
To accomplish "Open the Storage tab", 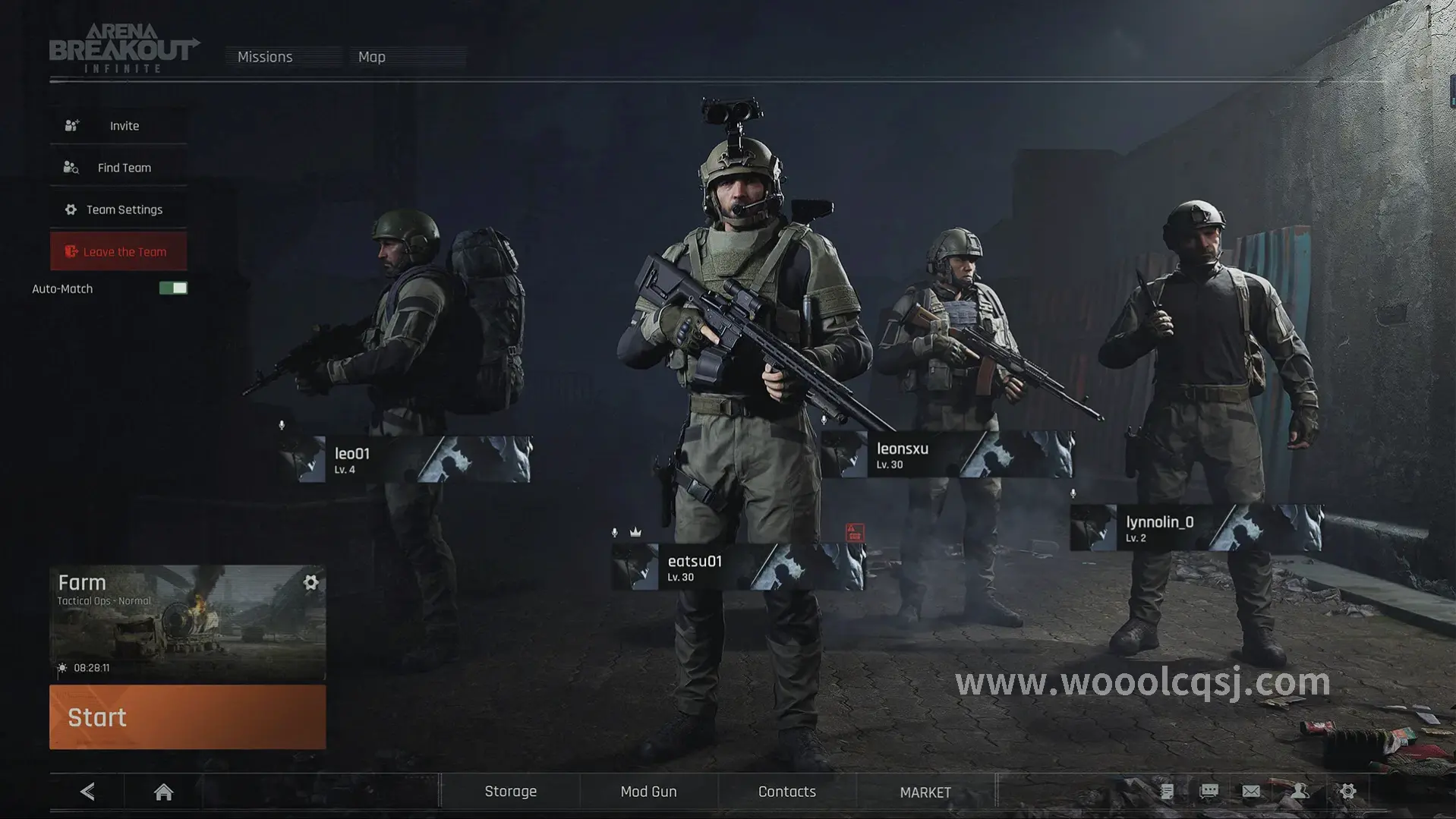I will 510,792.
